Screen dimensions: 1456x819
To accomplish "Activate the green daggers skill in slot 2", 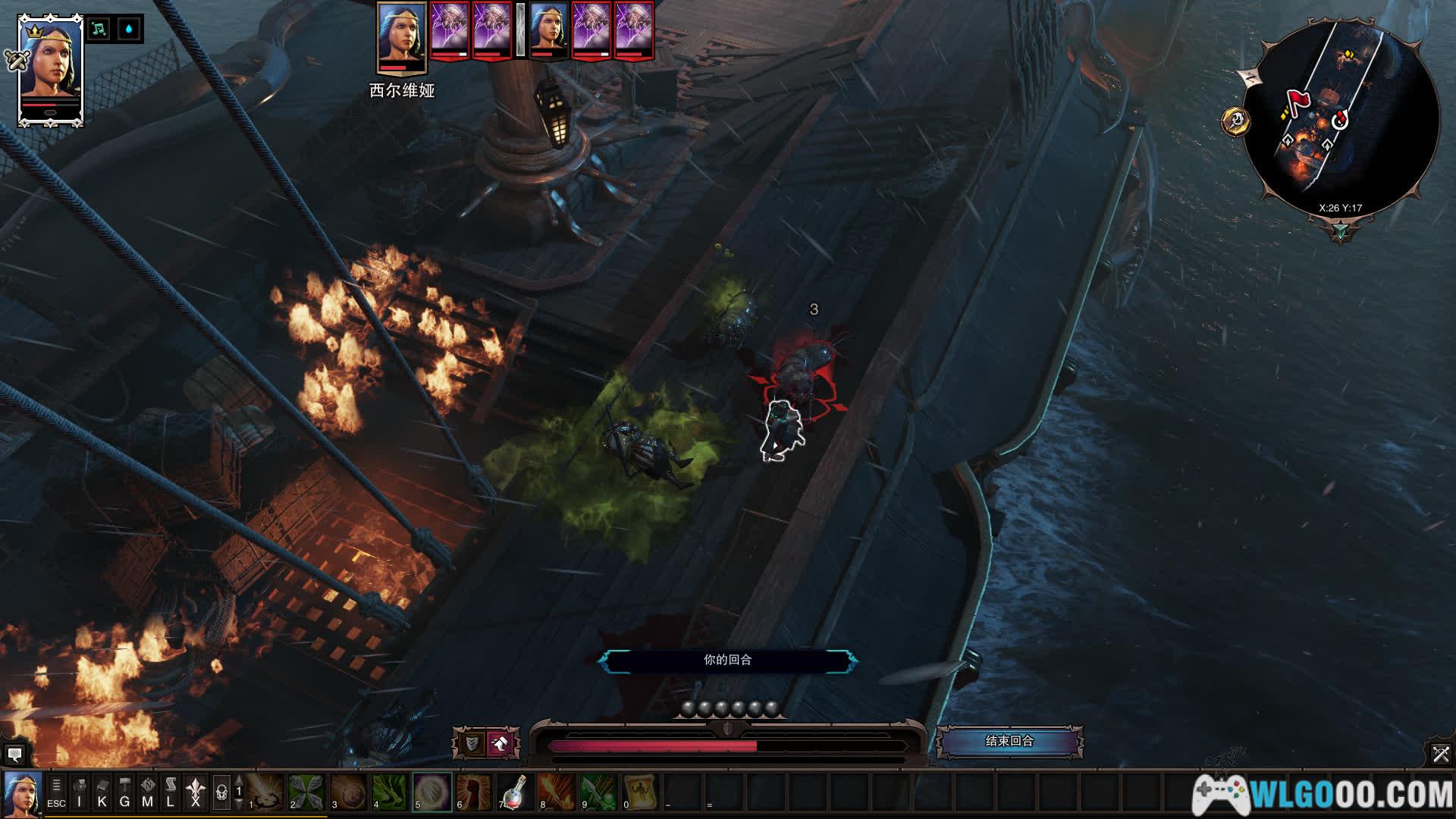I will pos(307,792).
